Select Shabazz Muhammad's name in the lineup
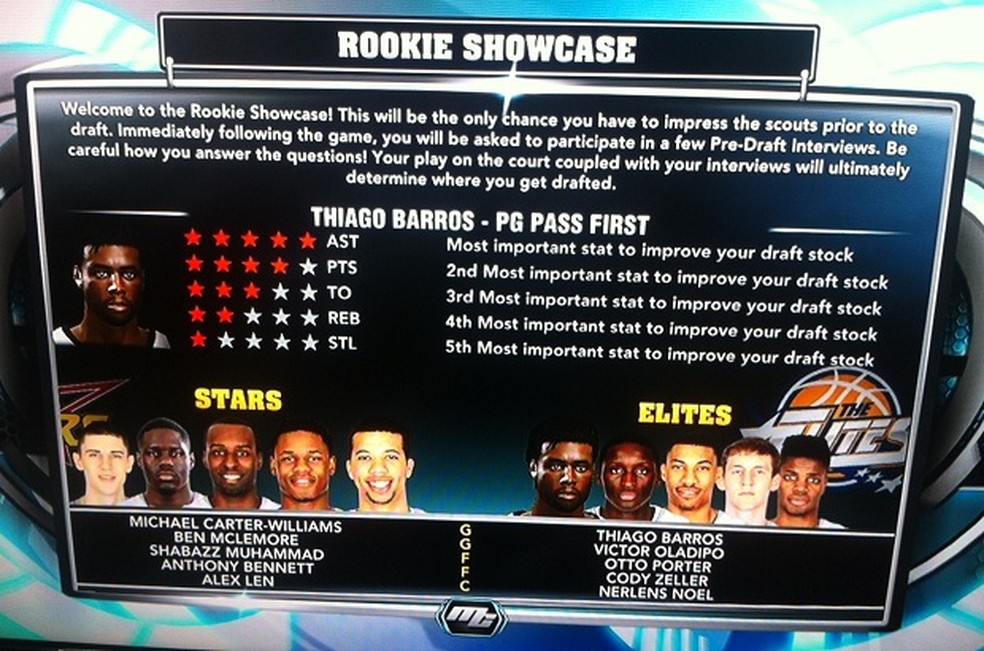 235,554
